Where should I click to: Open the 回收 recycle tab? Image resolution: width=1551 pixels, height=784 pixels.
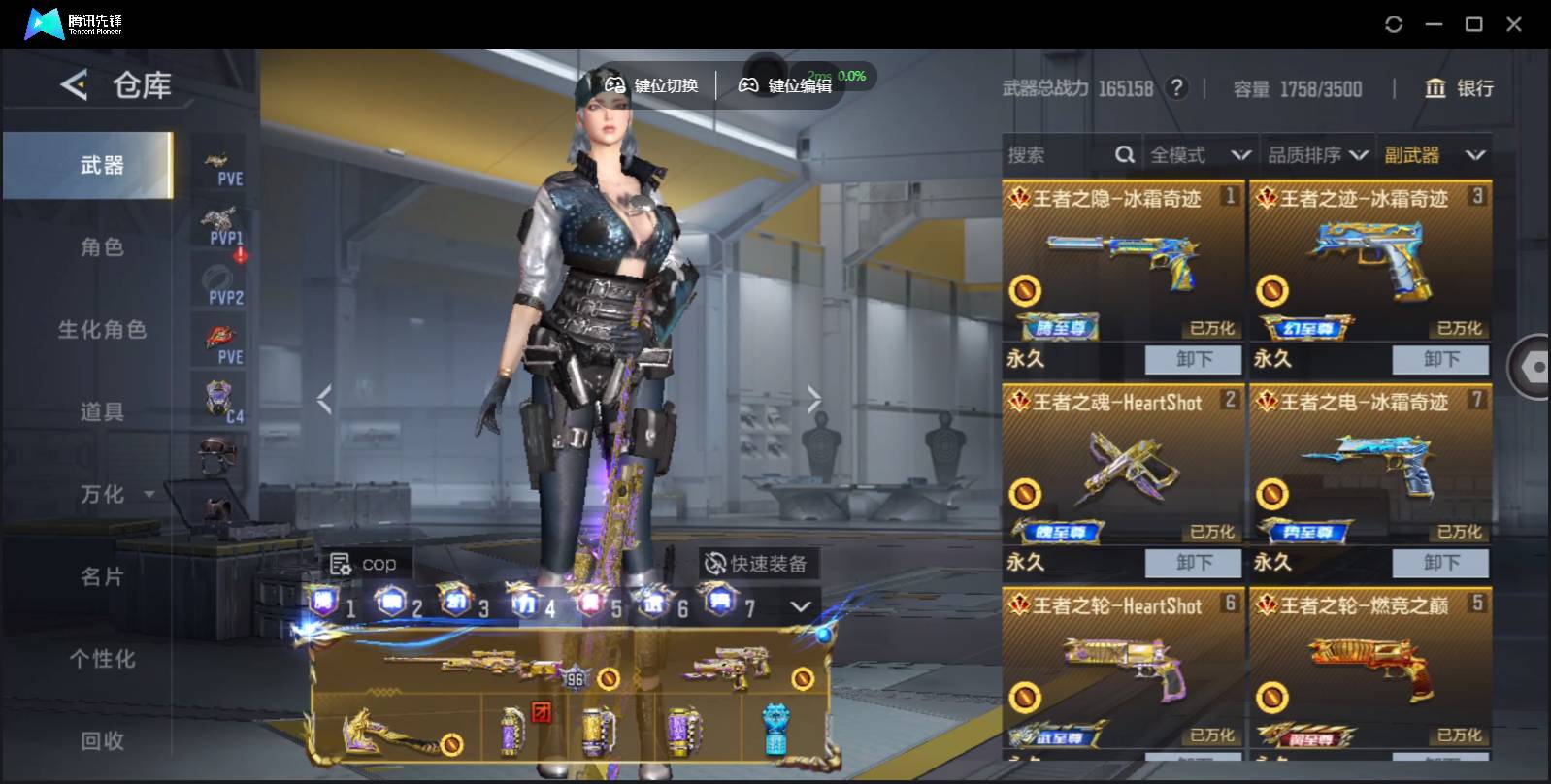point(102,741)
